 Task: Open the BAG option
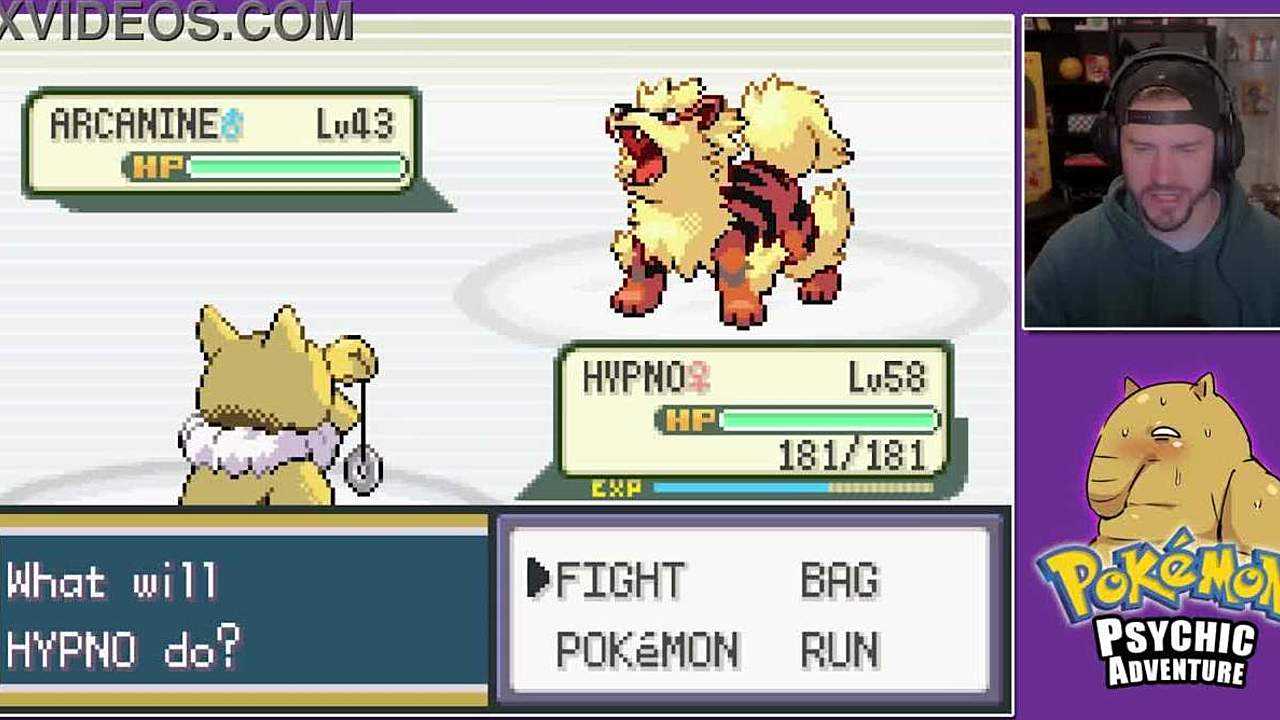pyautogui.click(x=840, y=580)
